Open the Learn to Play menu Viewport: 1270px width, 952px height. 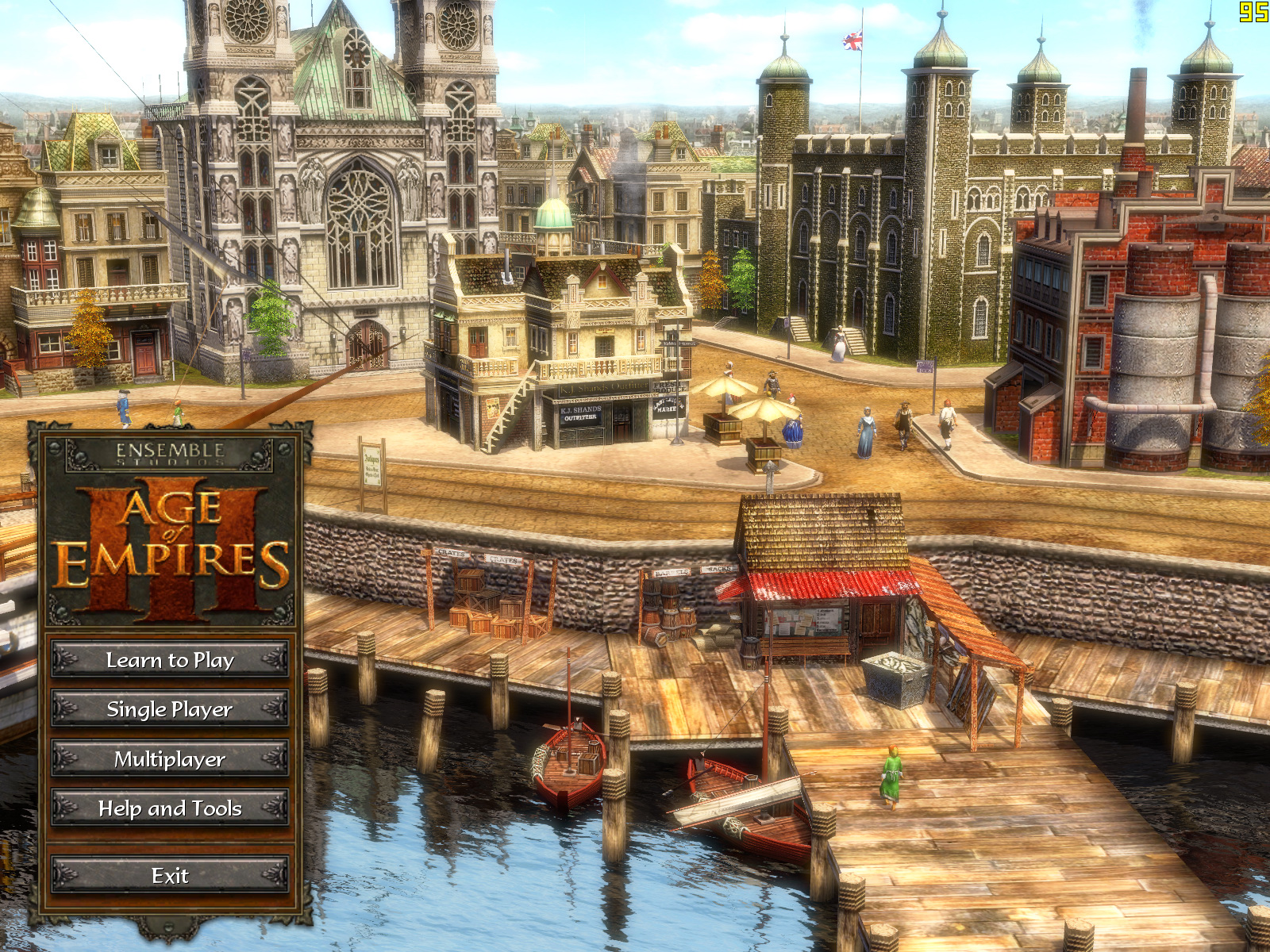pyautogui.click(x=170, y=660)
